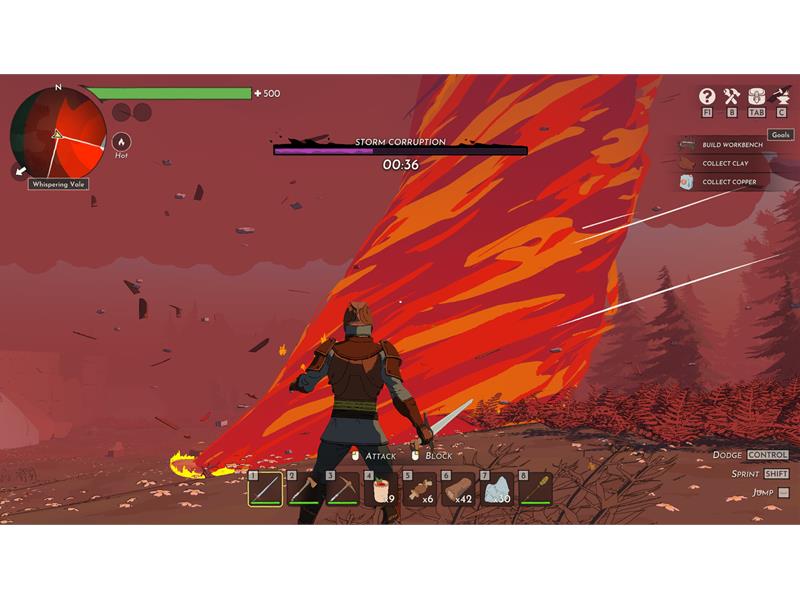Open the Goals label button
This screenshot has width=800, height=600.
[x=780, y=135]
